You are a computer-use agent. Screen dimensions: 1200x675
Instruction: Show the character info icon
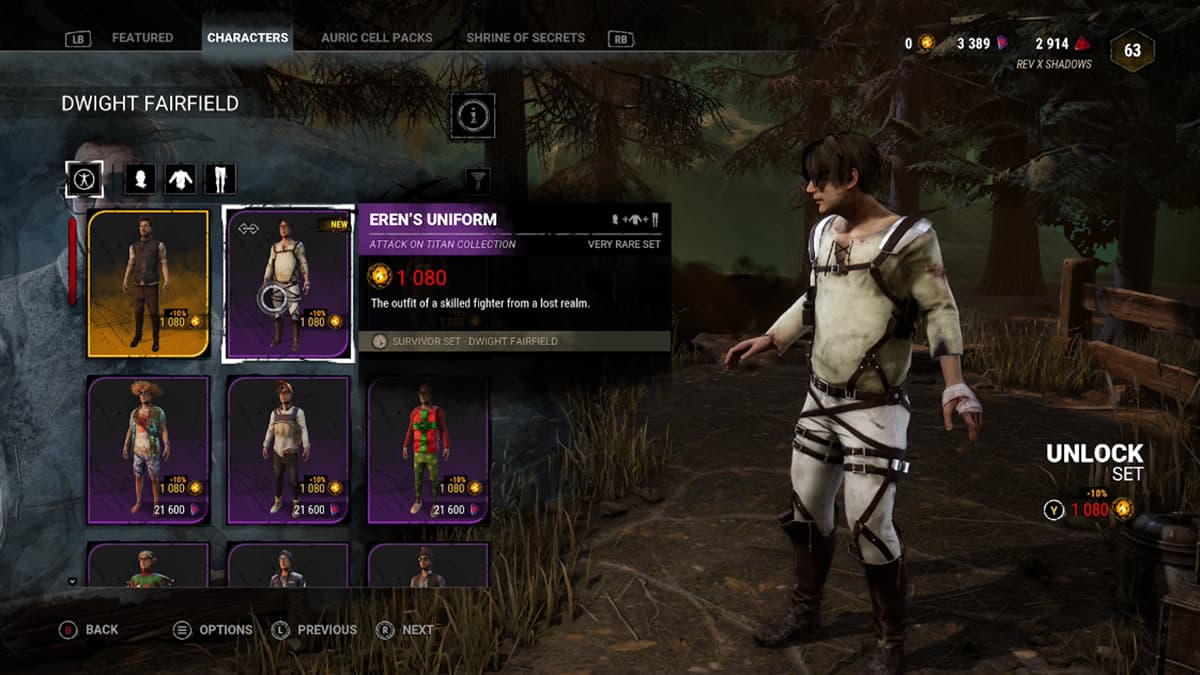473,117
